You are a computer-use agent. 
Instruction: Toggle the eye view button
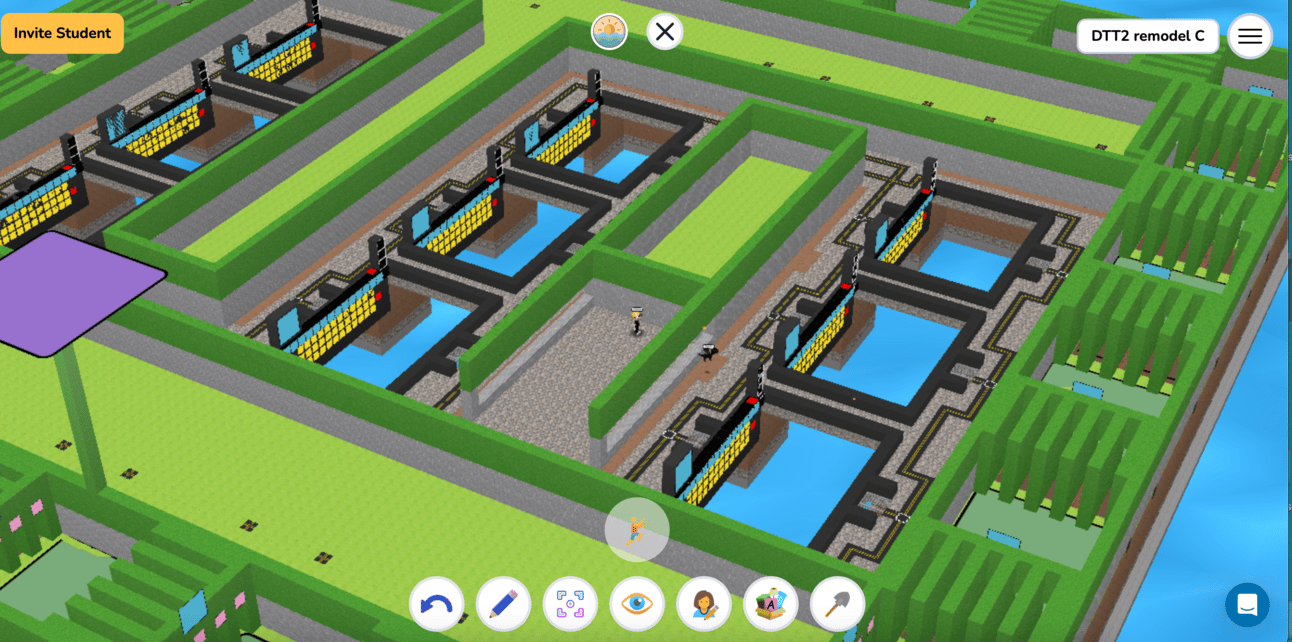(x=637, y=604)
